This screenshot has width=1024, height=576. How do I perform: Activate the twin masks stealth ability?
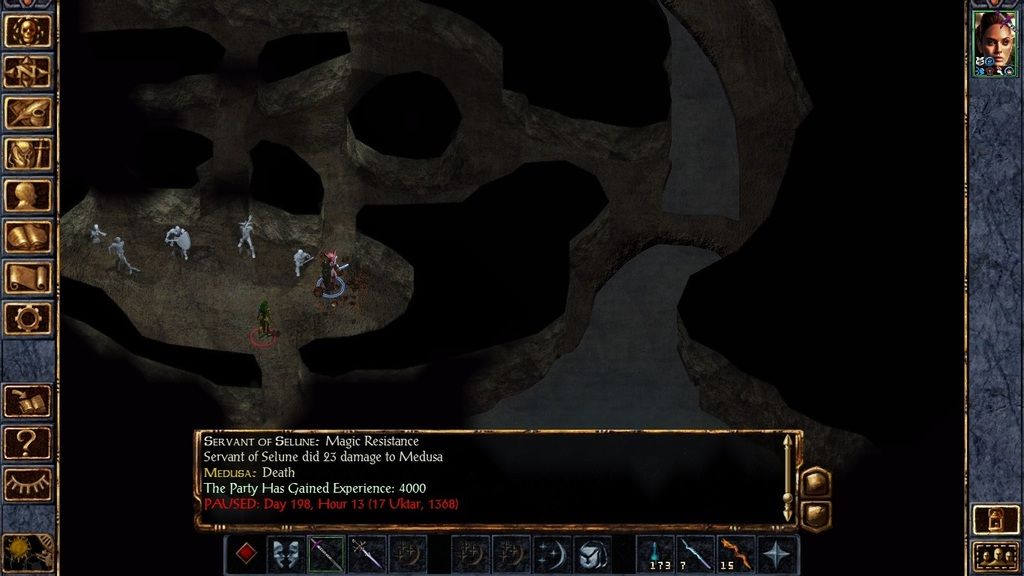(286, 554)
